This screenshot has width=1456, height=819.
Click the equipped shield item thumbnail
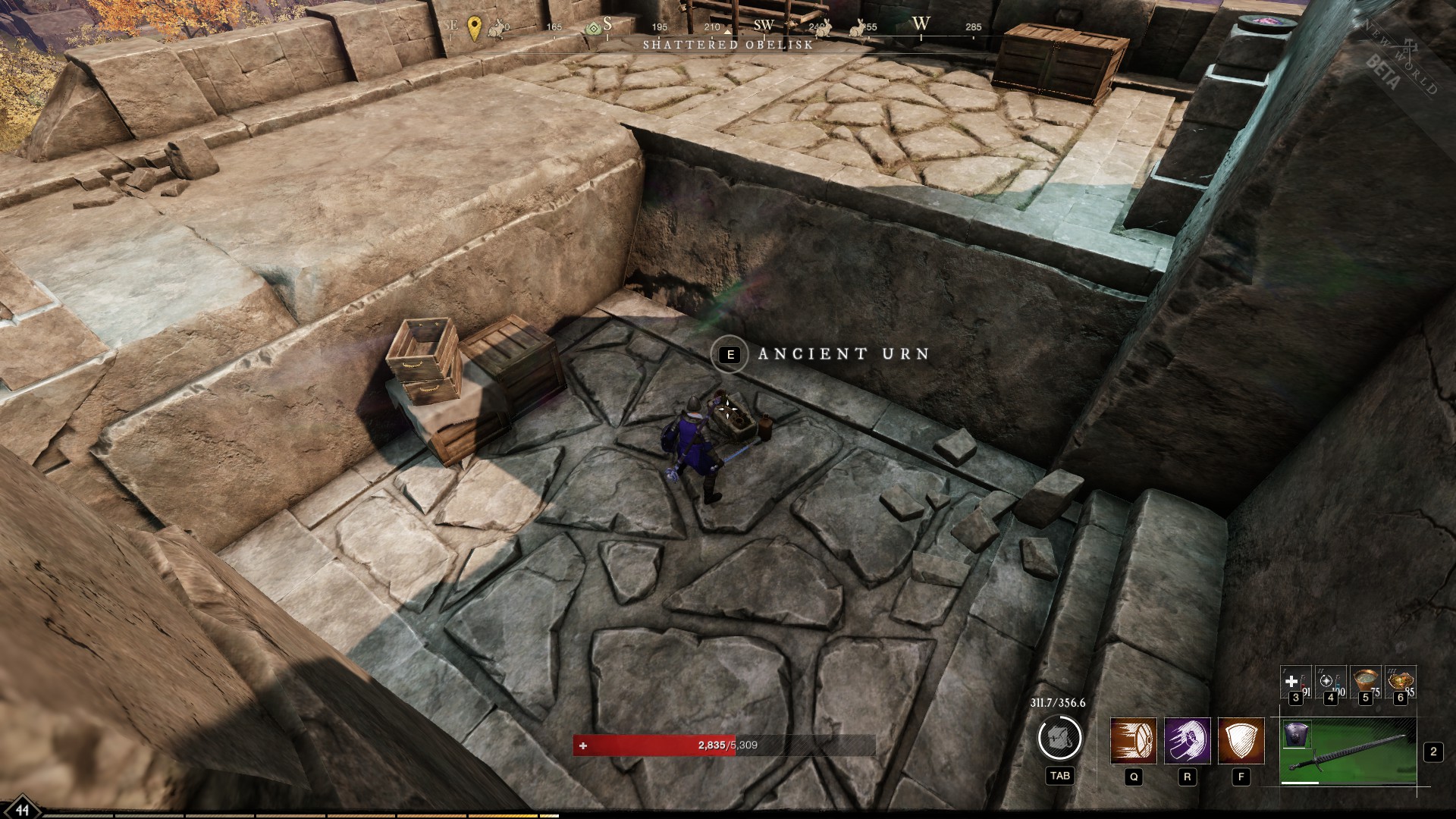[1297, 735]
